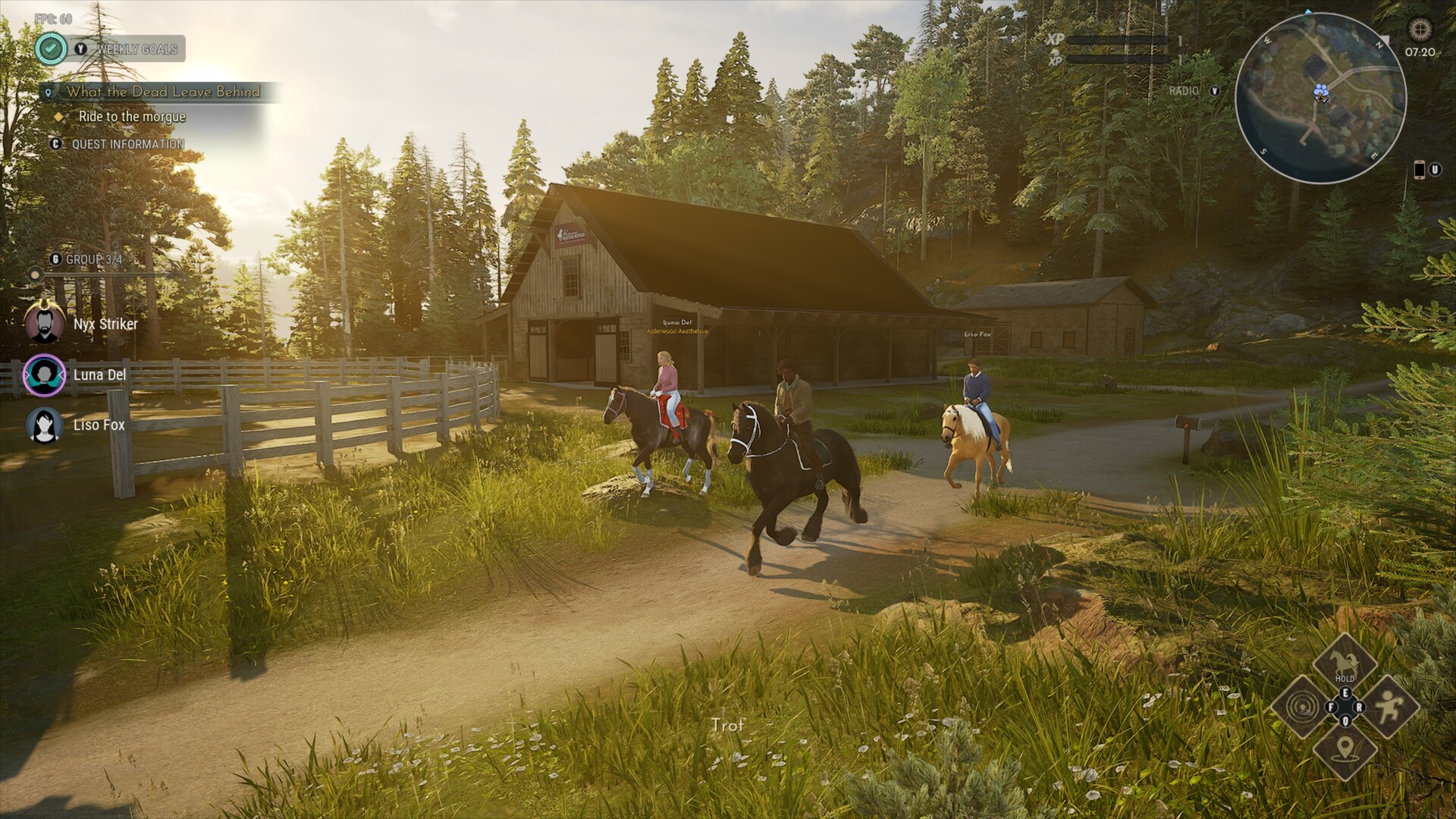
Task: Open the Weekly Goals checkmark icon
Action: [x=51, y=49]
